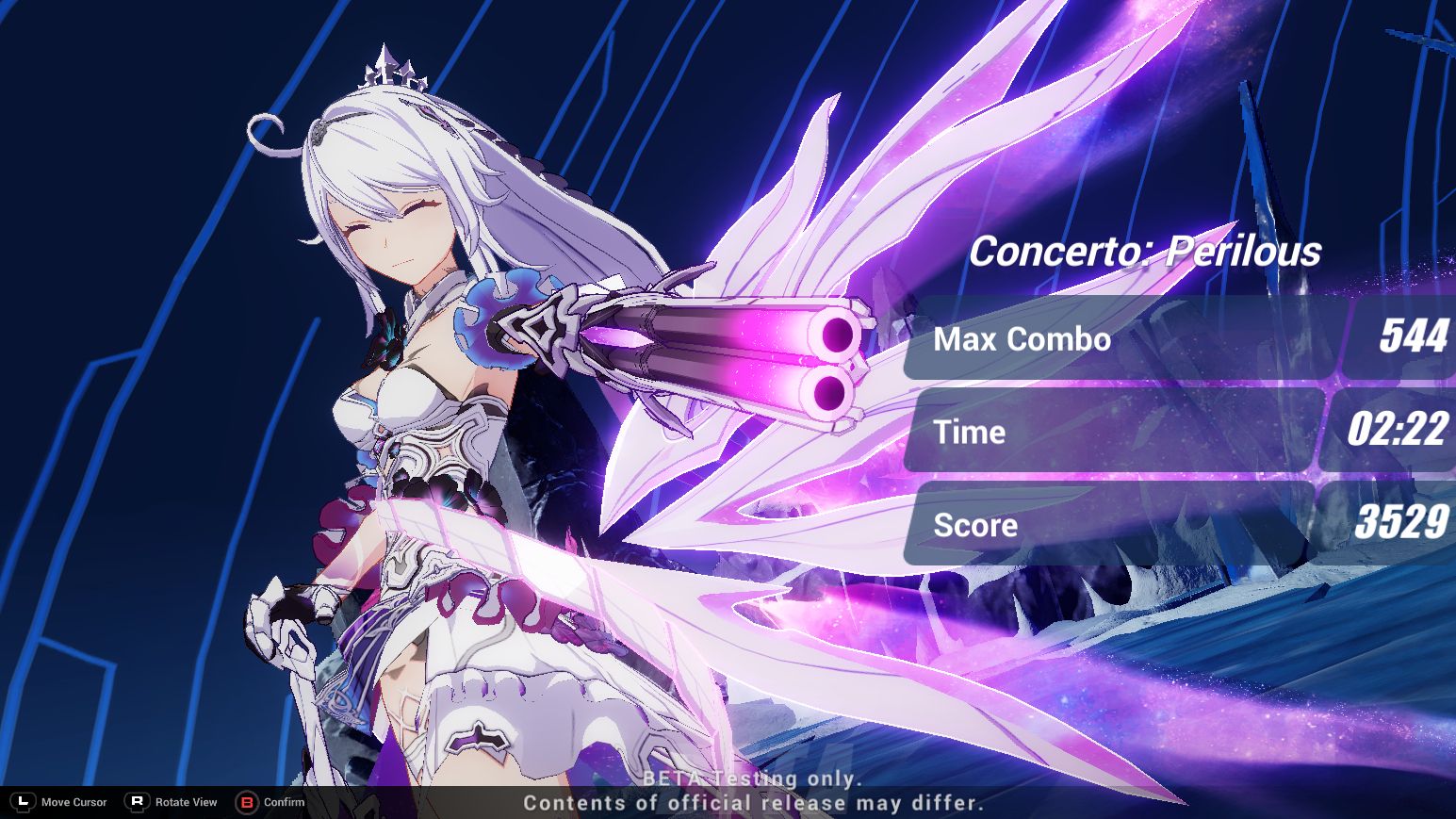Click the Rotate View control label
The image size is (1456, 819).
click(185, 802)
